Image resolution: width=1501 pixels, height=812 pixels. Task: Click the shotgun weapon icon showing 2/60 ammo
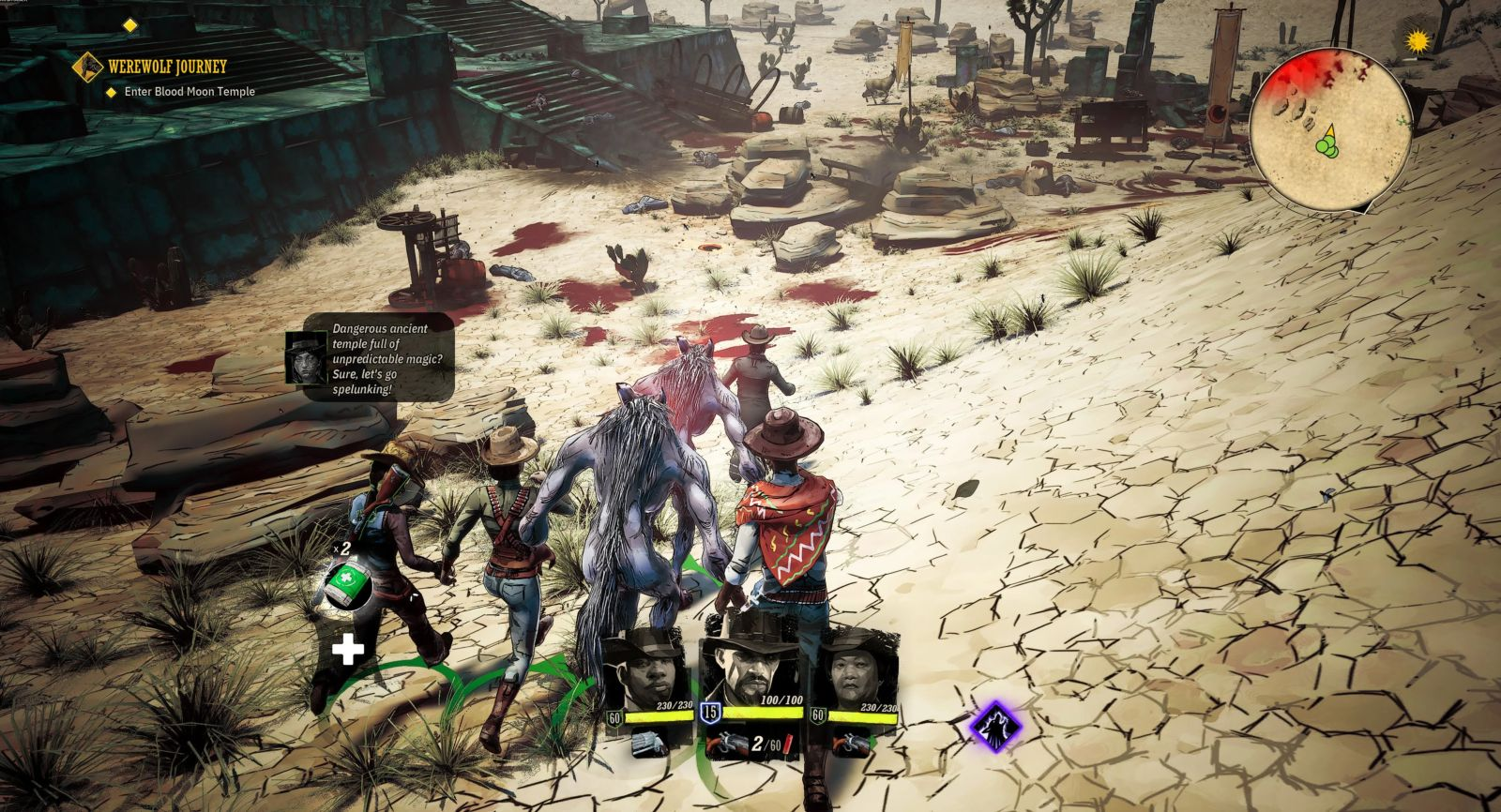(727, 744)
